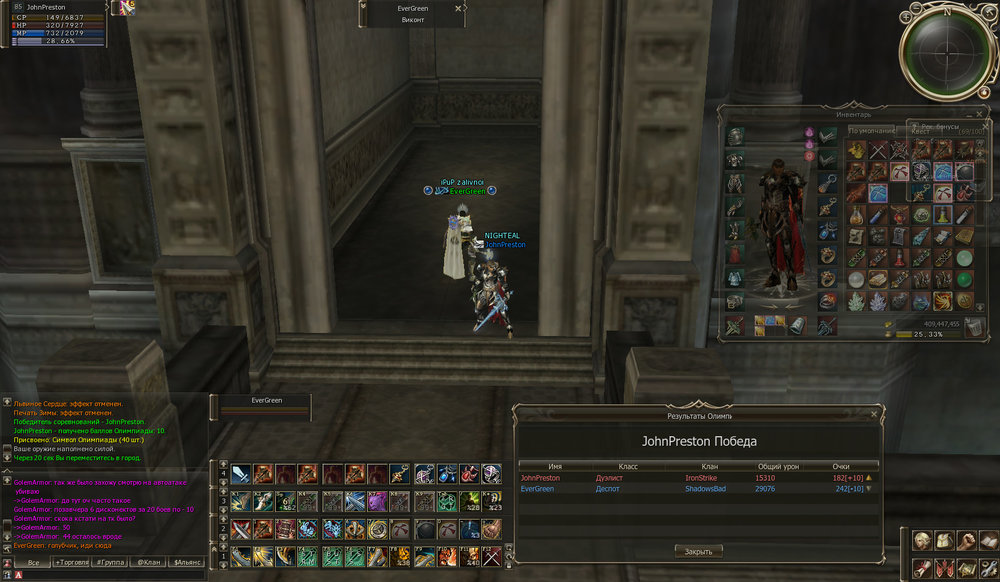The width and height of the screenshot is (1000, 582).
Task: Select the EverGreen row in results
Action: [697, 489]
